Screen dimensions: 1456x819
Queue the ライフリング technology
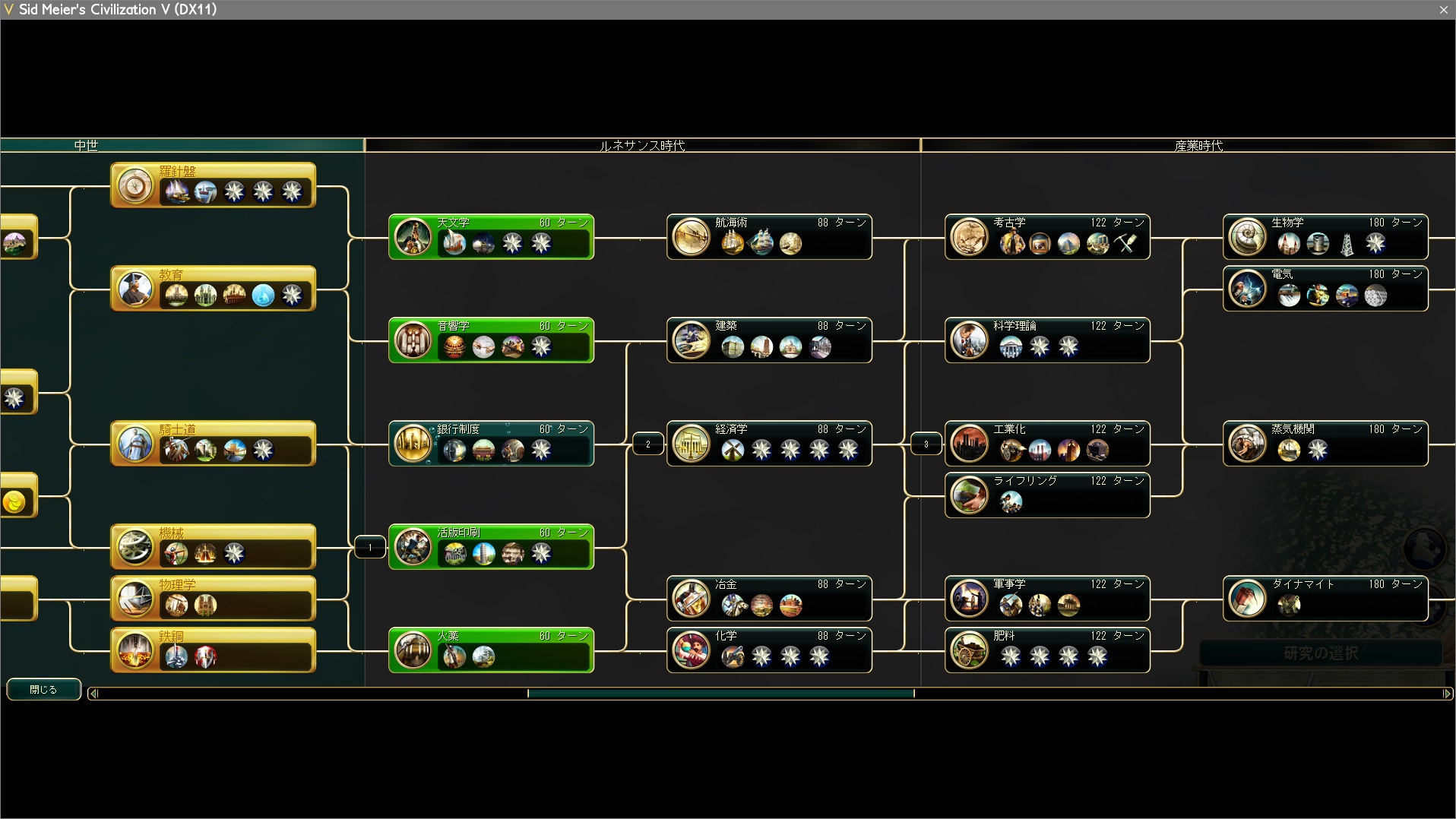pyautogui.click(x=1047, y=495)
